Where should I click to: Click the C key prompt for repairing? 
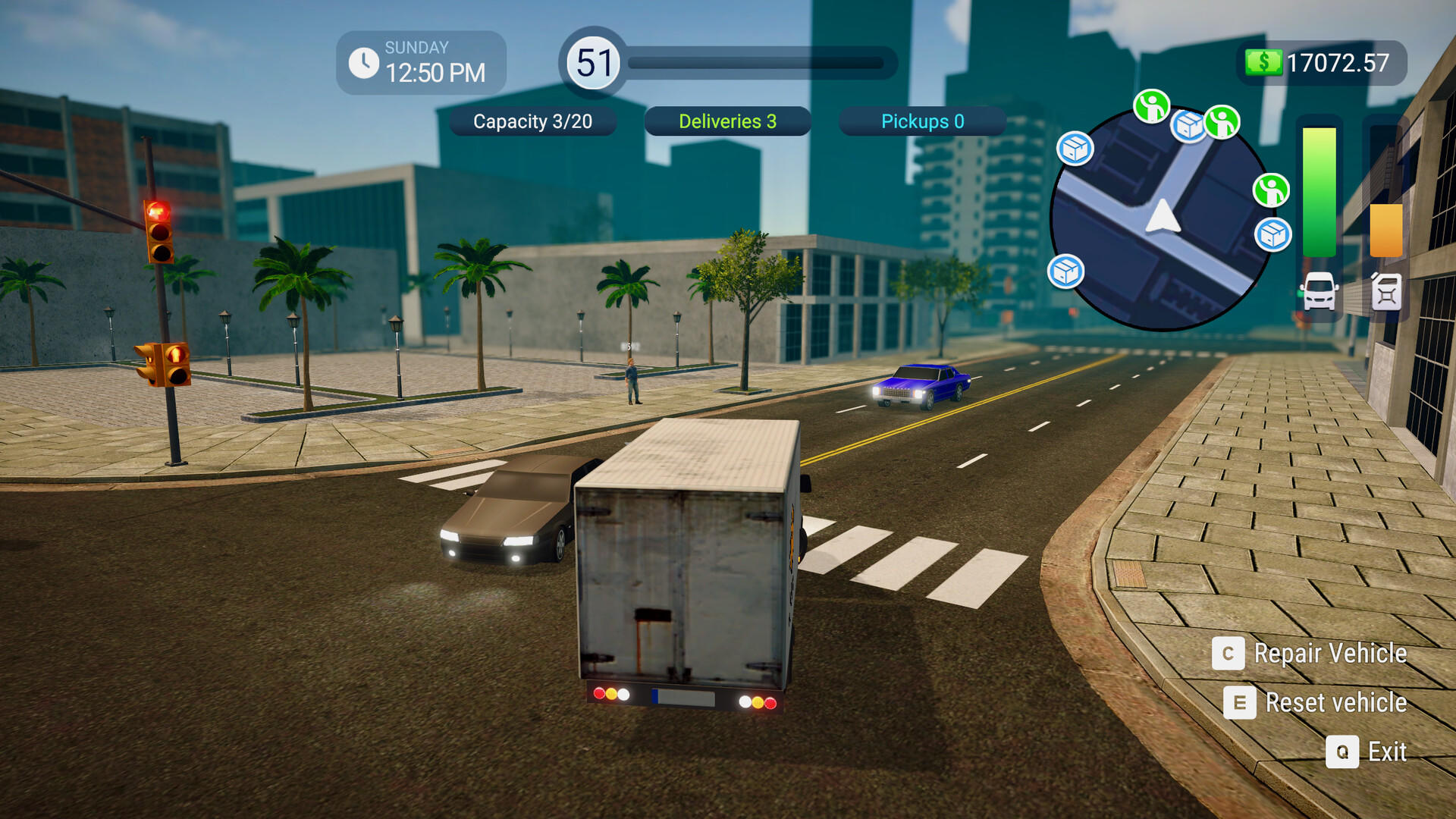[x=1229, y=654]
